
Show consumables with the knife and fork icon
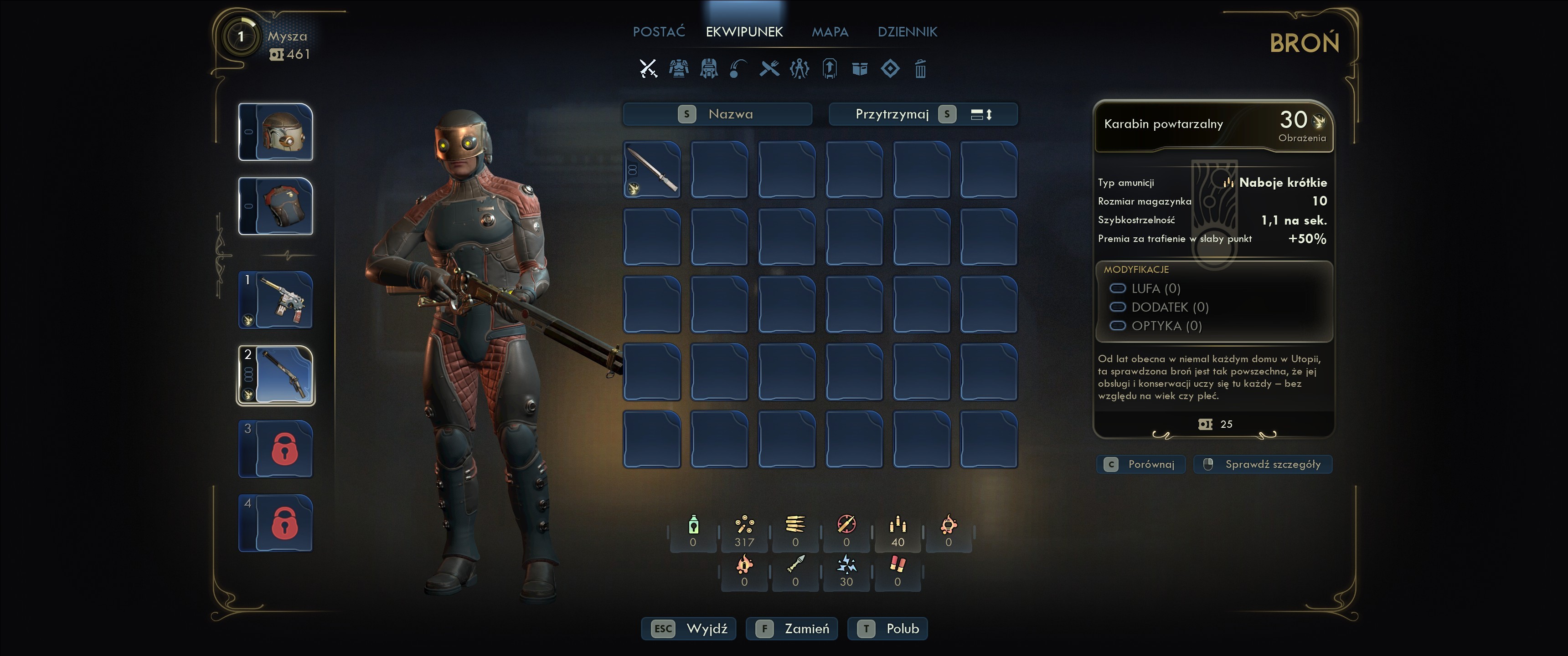(x=769, y=69)
